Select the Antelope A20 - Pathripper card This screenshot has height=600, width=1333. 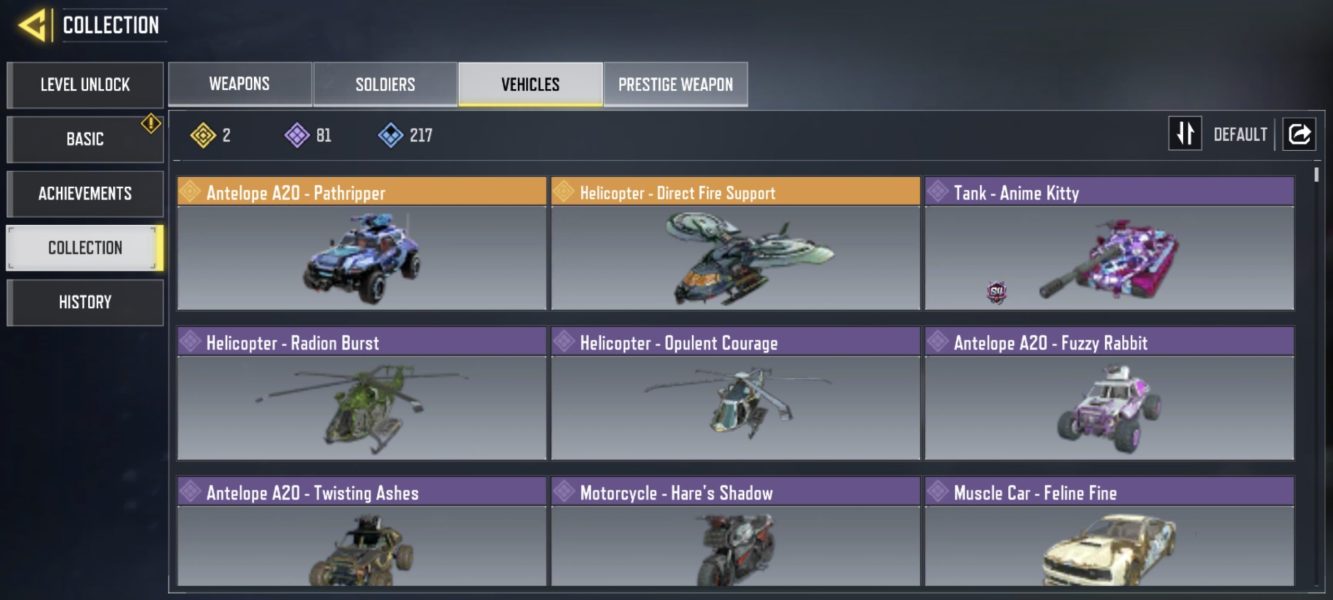tap(362, 244)
